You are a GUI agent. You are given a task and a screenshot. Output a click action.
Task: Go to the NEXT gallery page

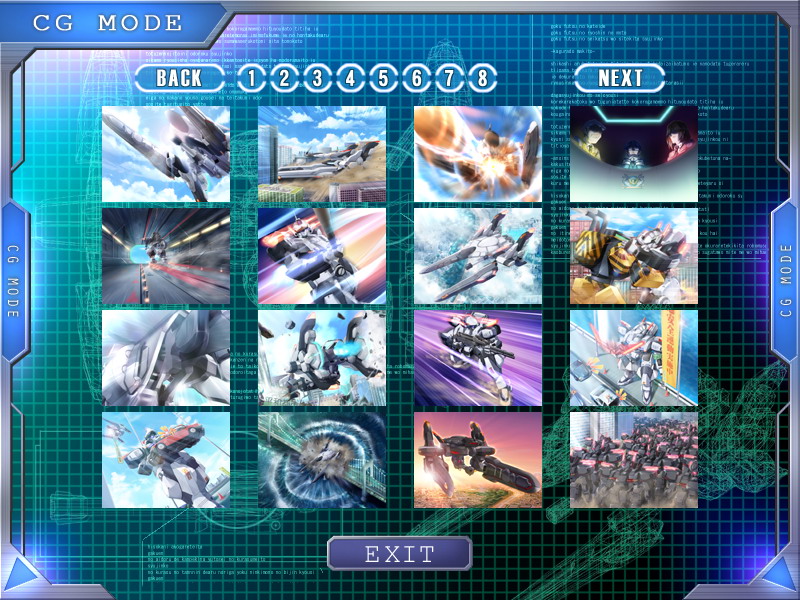(x=620, y=77)
